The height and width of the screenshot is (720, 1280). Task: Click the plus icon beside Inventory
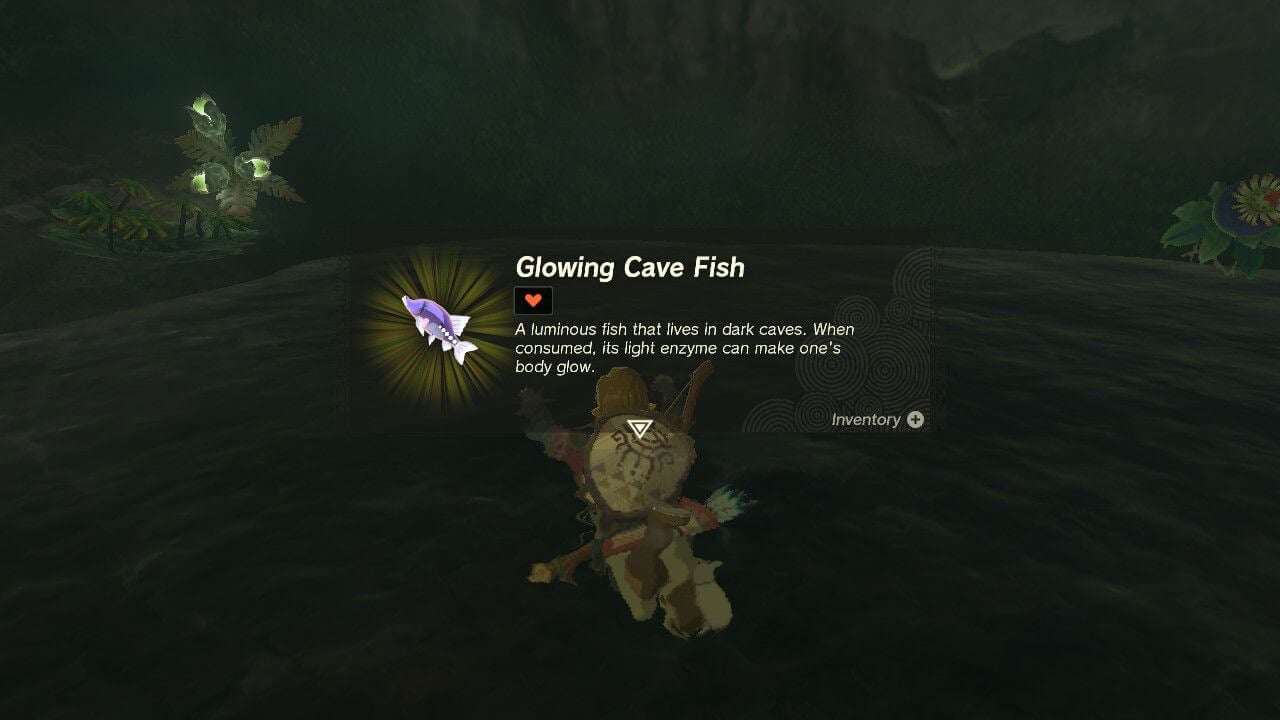pos(916,420)
